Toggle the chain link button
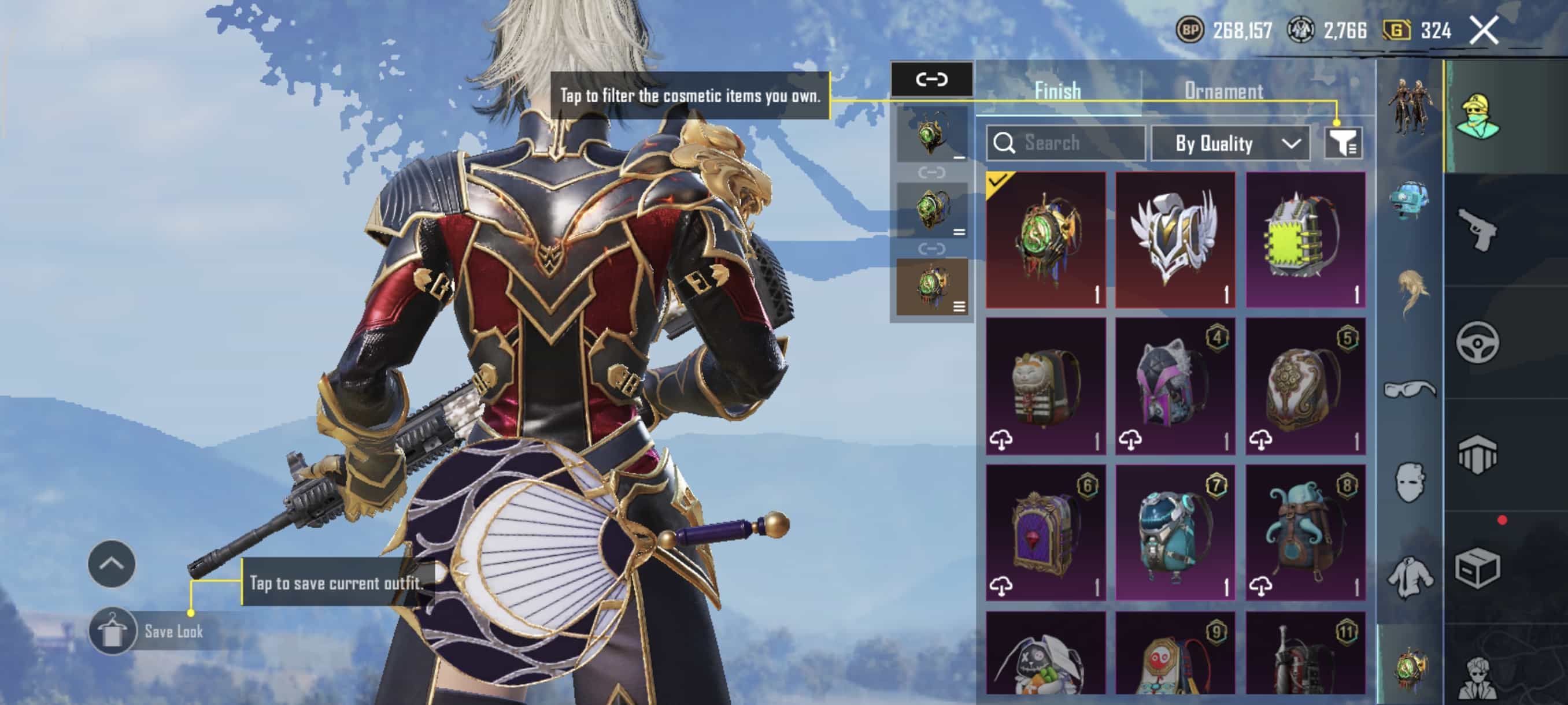 (931, 79)
